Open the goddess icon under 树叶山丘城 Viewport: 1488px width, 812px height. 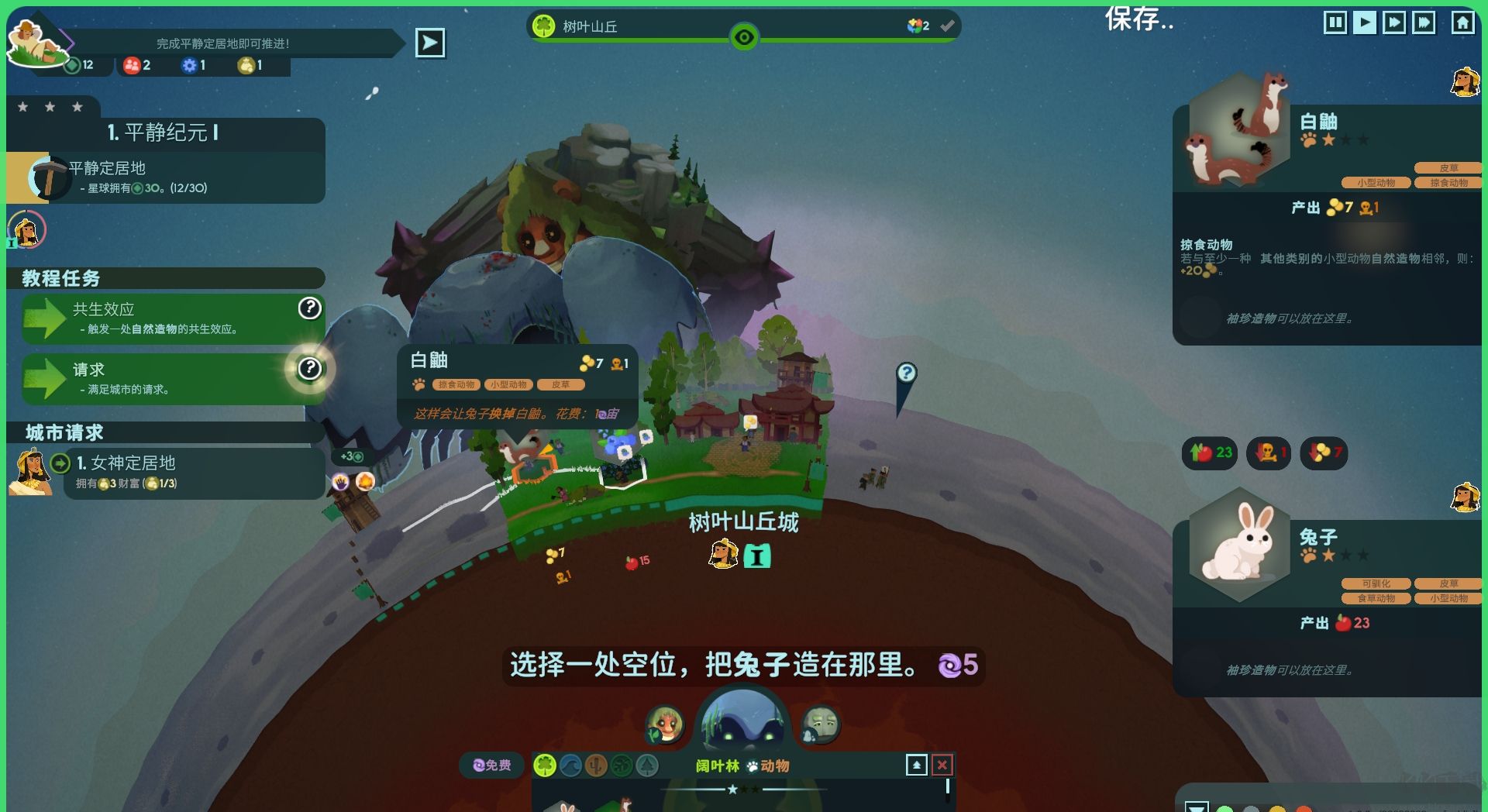[722, 555]
